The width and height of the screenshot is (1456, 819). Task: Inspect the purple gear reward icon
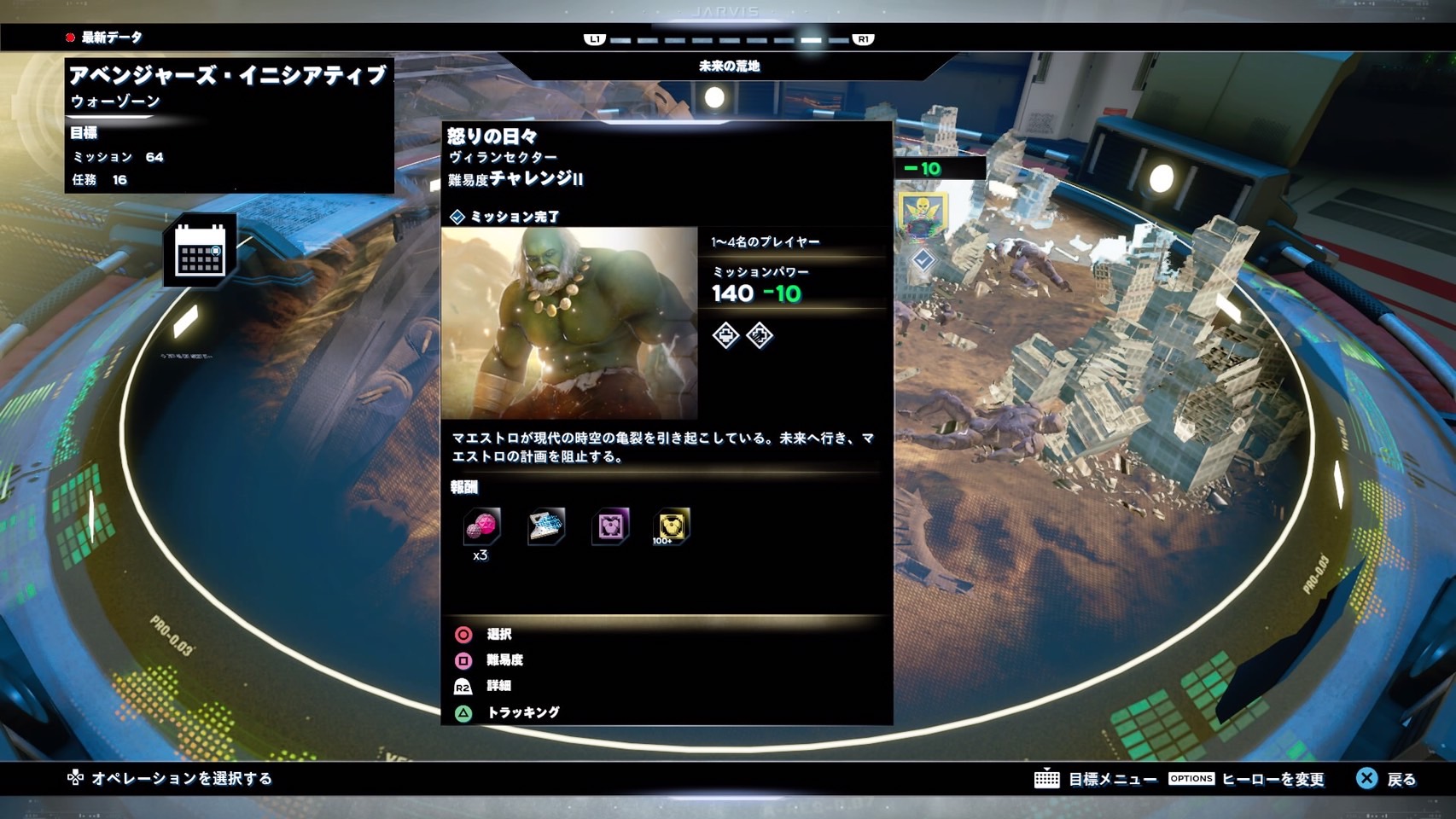click(x=610, y=526)
